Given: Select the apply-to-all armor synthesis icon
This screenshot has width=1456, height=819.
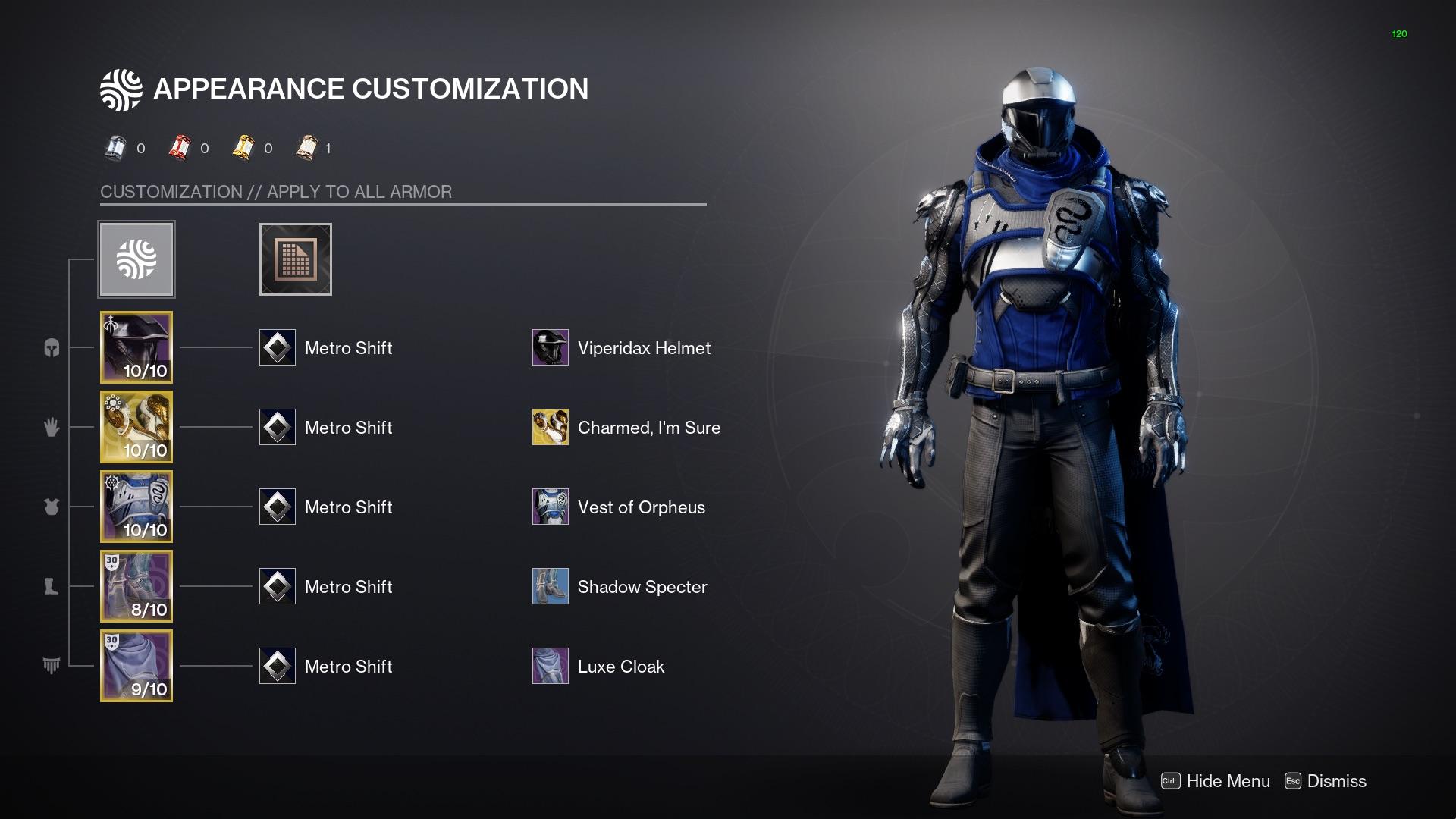Looking at the screenshot, I should click(136, 259).
